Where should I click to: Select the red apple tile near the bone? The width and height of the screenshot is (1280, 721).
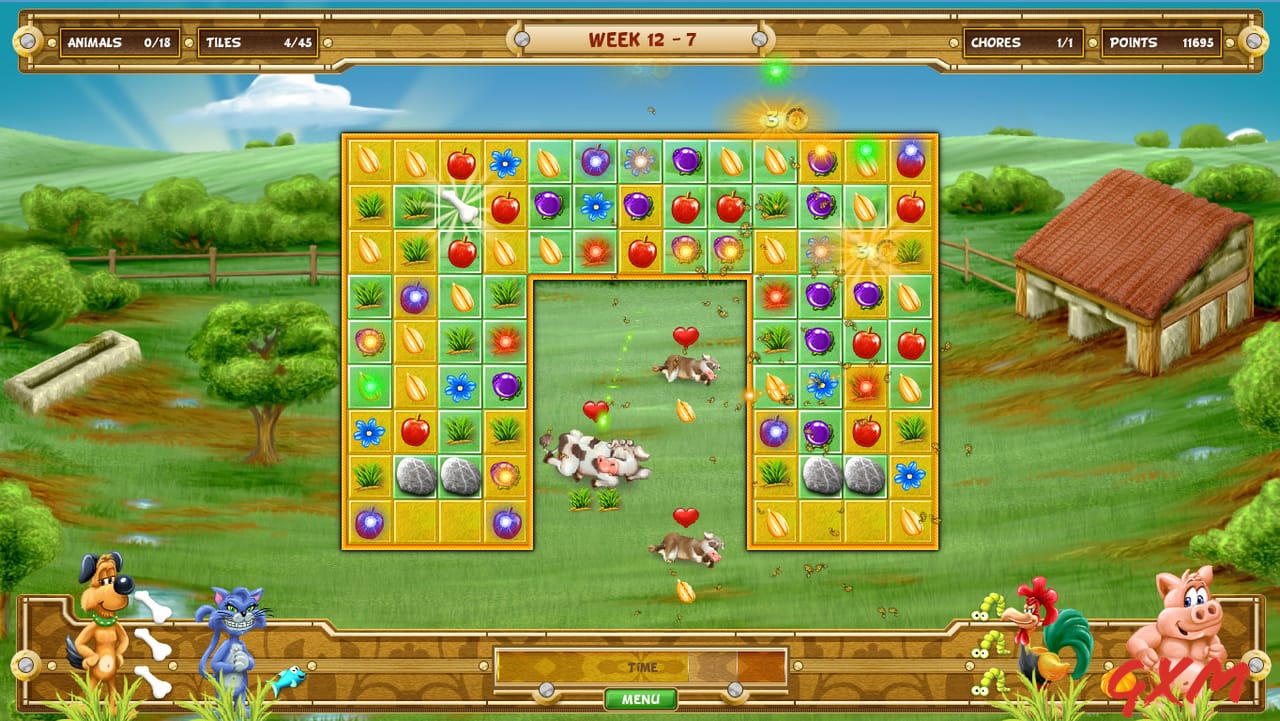point(505,205)
